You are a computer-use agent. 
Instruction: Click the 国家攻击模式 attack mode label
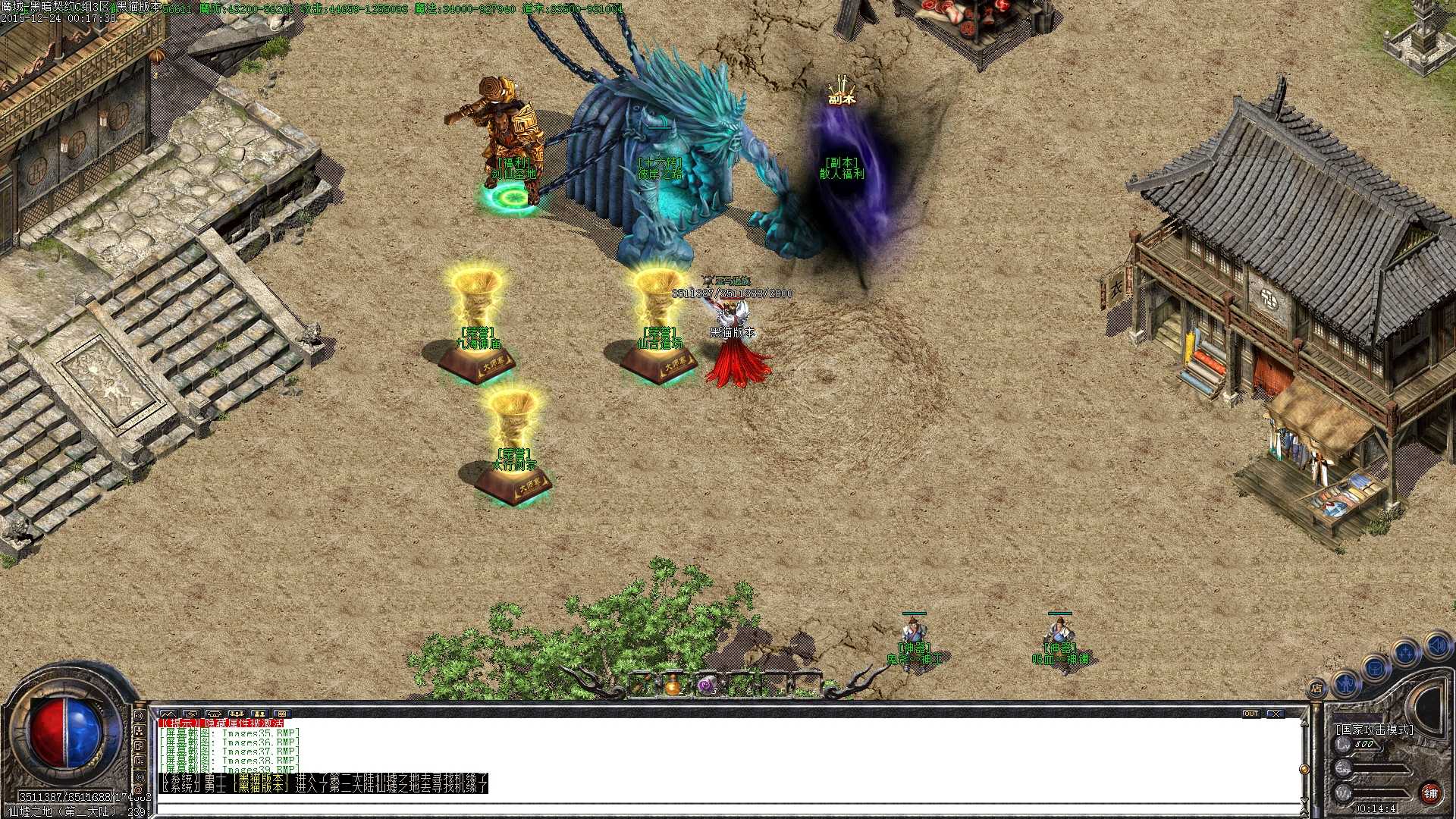coord(1375,728)
